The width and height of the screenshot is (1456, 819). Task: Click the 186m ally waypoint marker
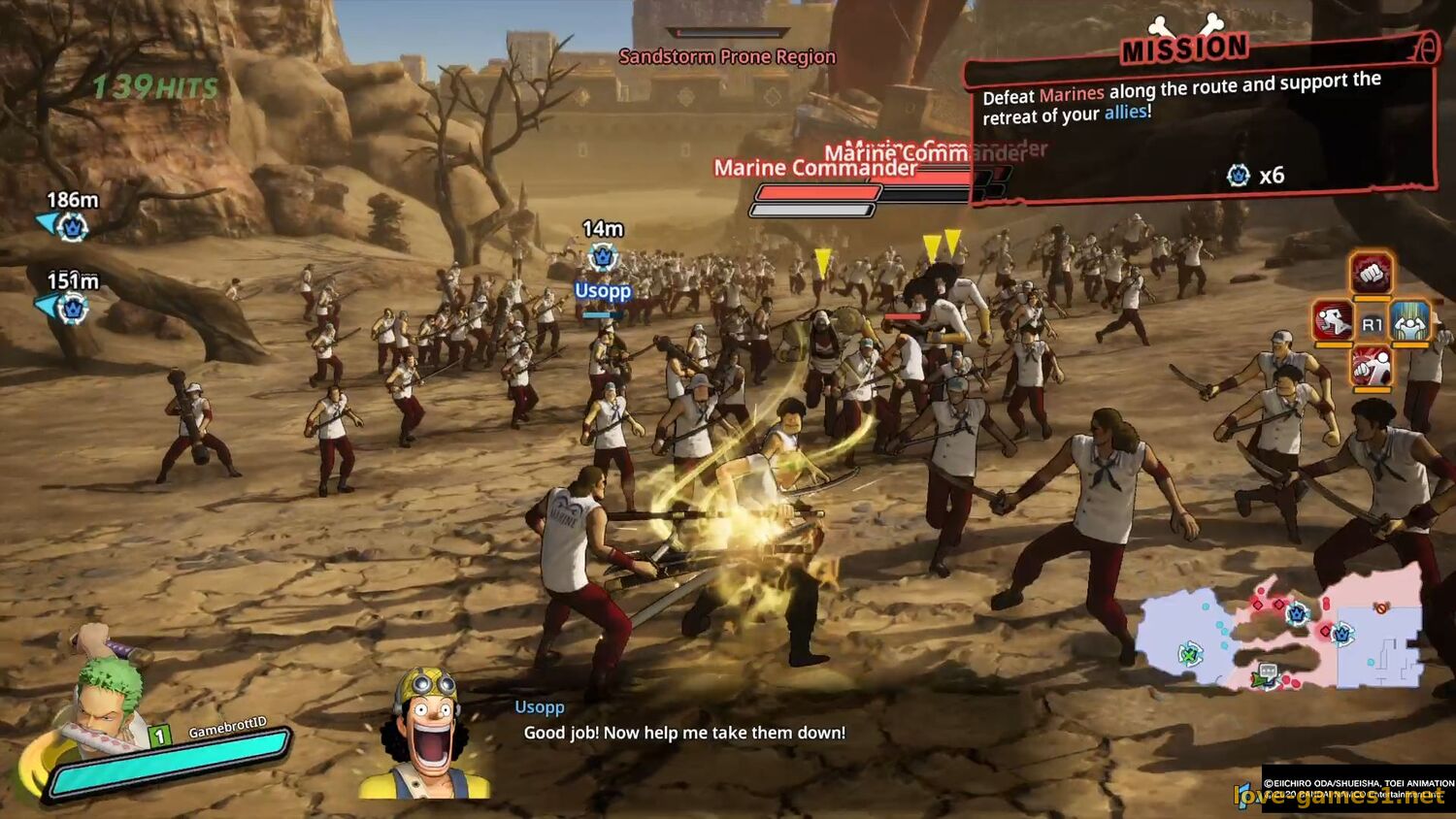click(71, 226)
